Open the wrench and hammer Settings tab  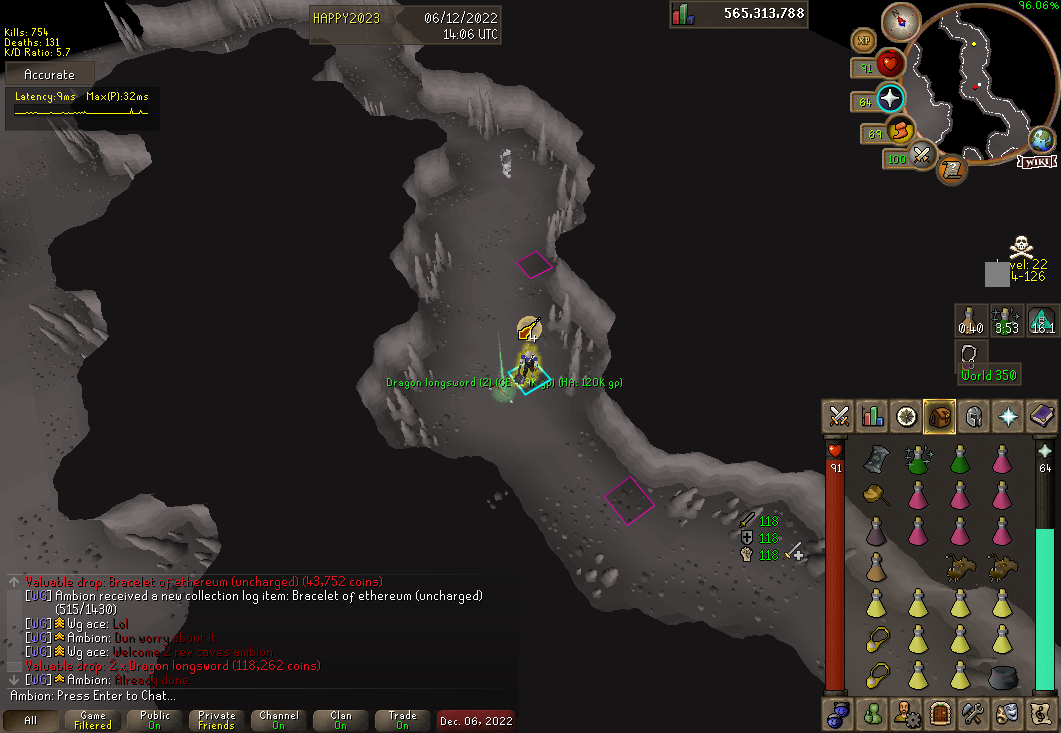[x=974, y=713]
